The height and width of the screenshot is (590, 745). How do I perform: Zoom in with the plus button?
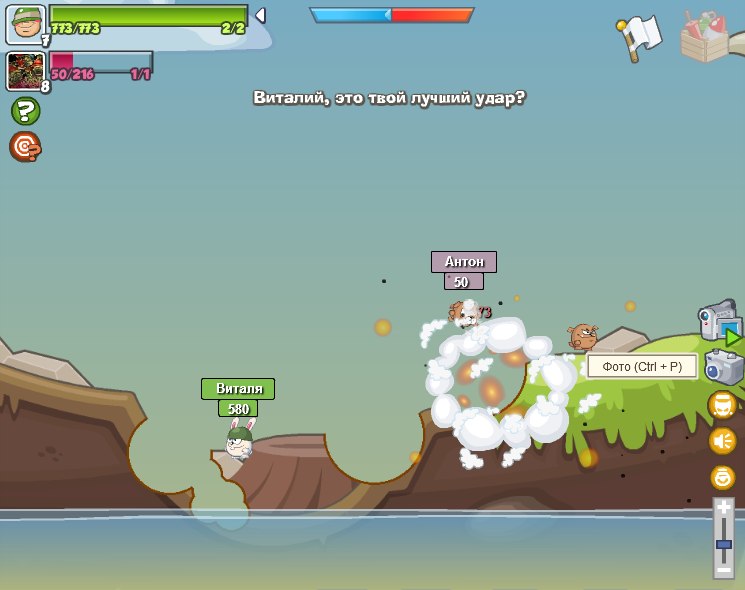click(723, 509)
